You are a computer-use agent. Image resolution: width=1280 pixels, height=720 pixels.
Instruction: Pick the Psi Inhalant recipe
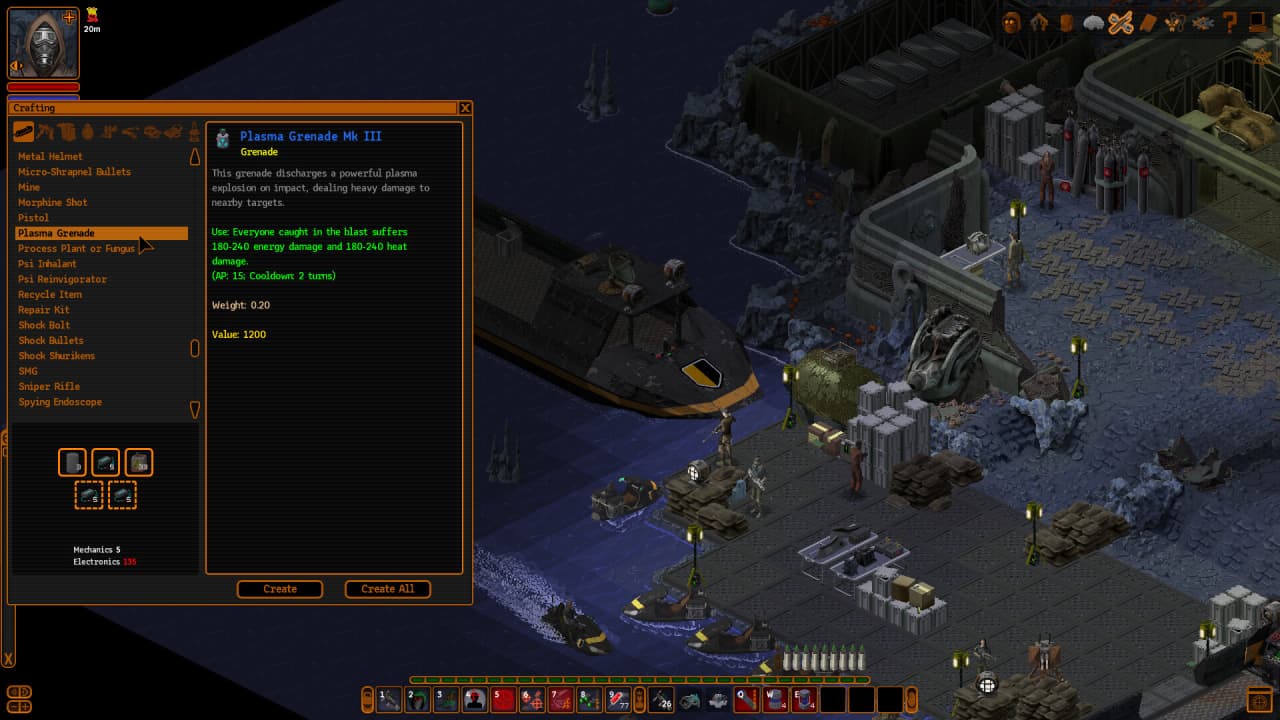(x=47, y=264)
